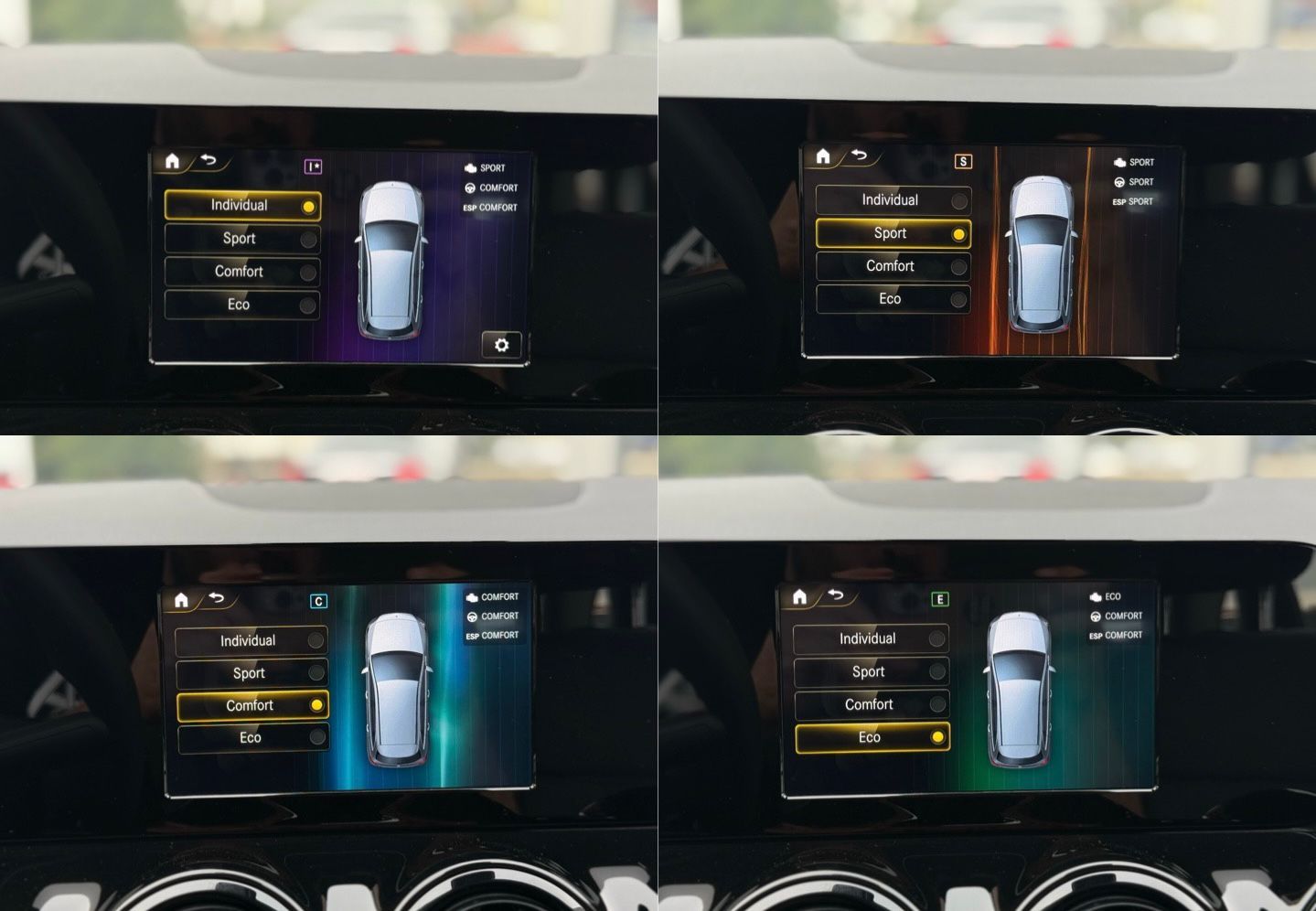
Task: Choose Sport on the purple Individual-mode screen
Action: pyautogui.click(x=241, y=239)
